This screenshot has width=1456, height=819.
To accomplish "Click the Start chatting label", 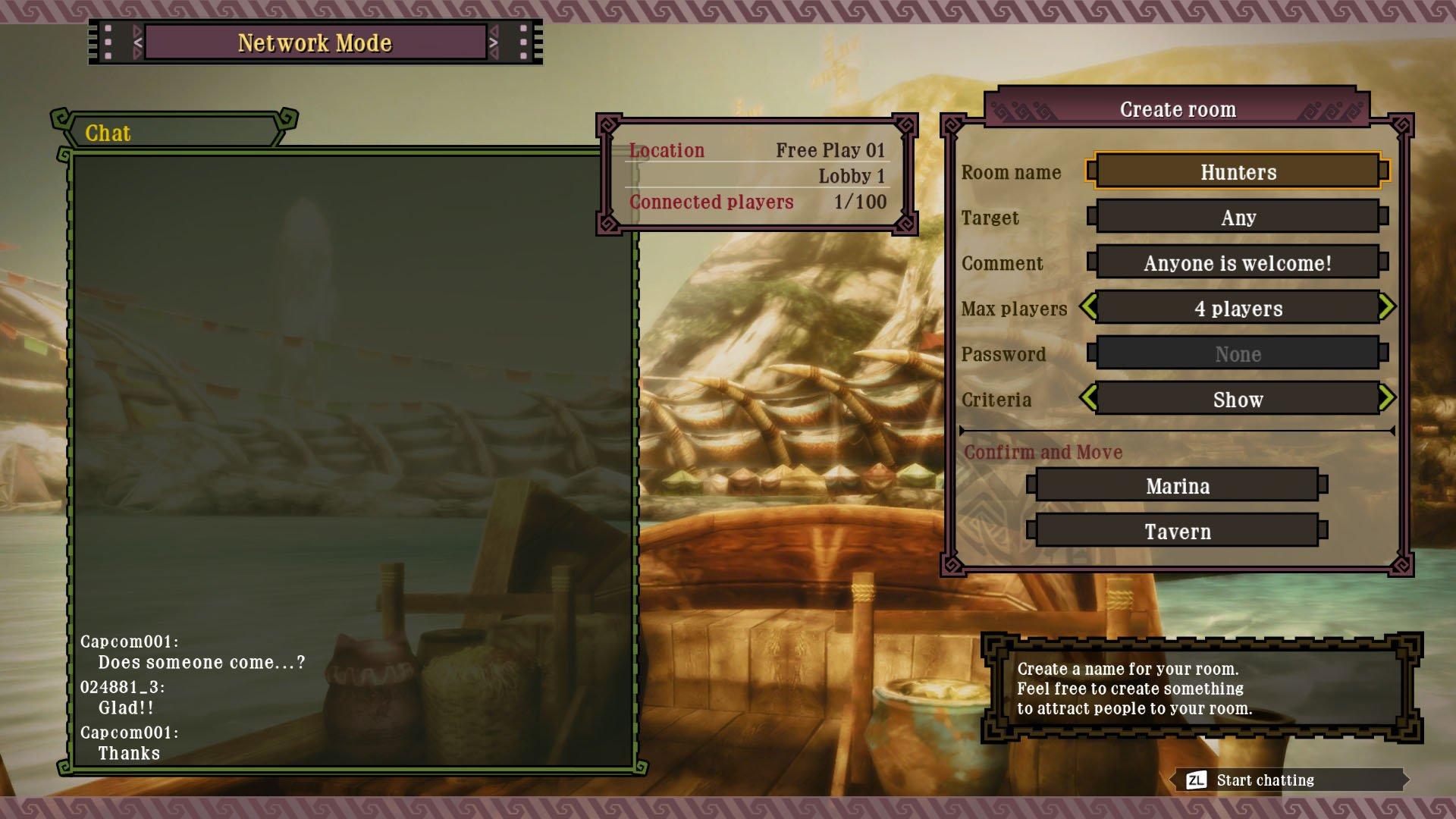I will 1264,780.
